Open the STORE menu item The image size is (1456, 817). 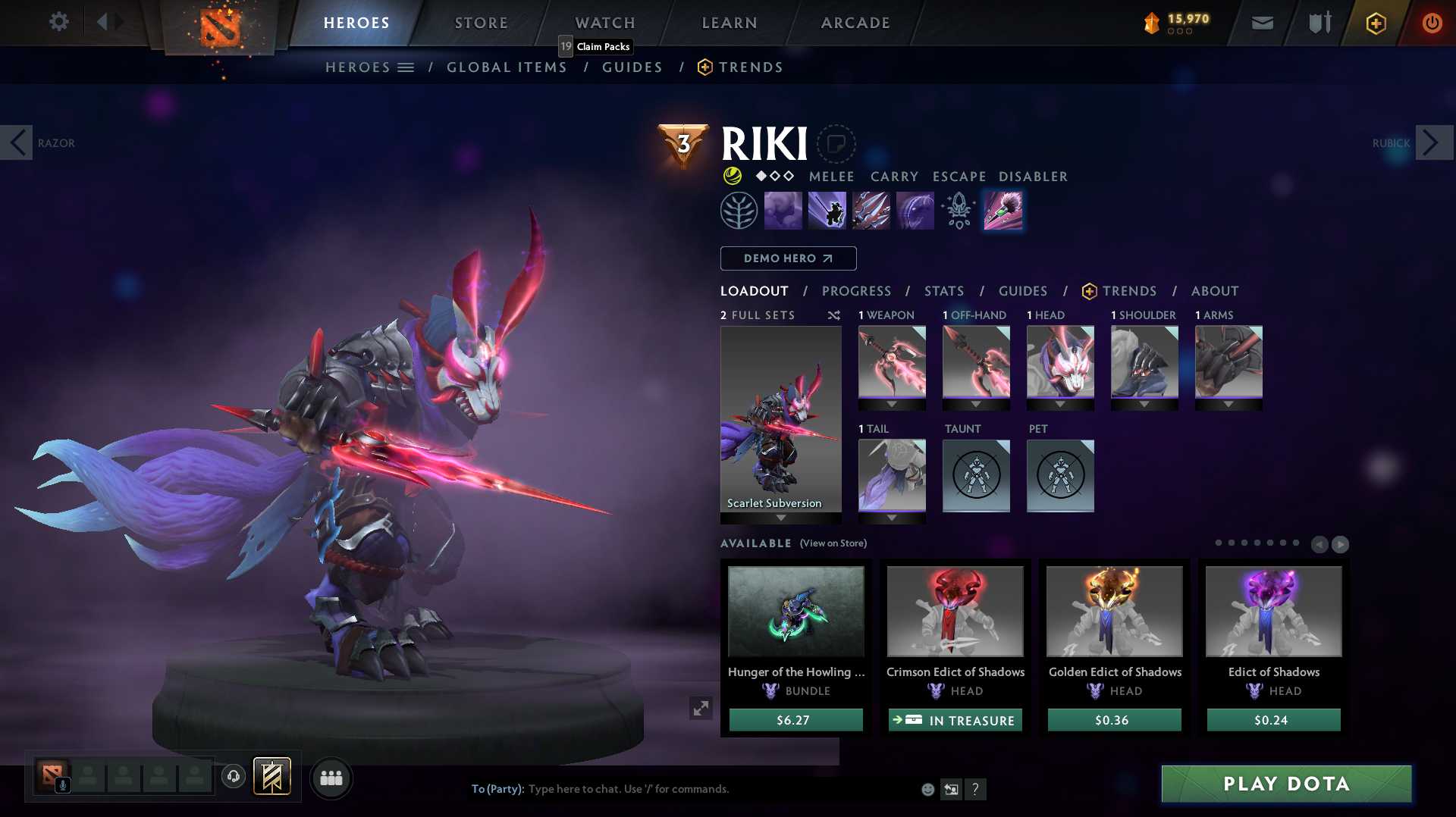(x=481, y=23)
